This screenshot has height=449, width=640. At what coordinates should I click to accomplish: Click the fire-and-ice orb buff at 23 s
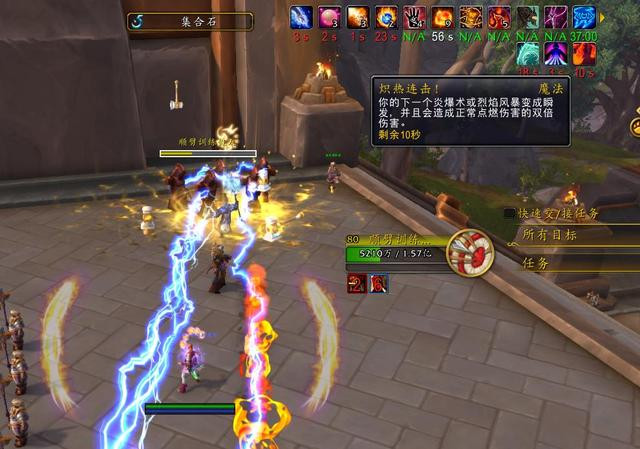386,17
